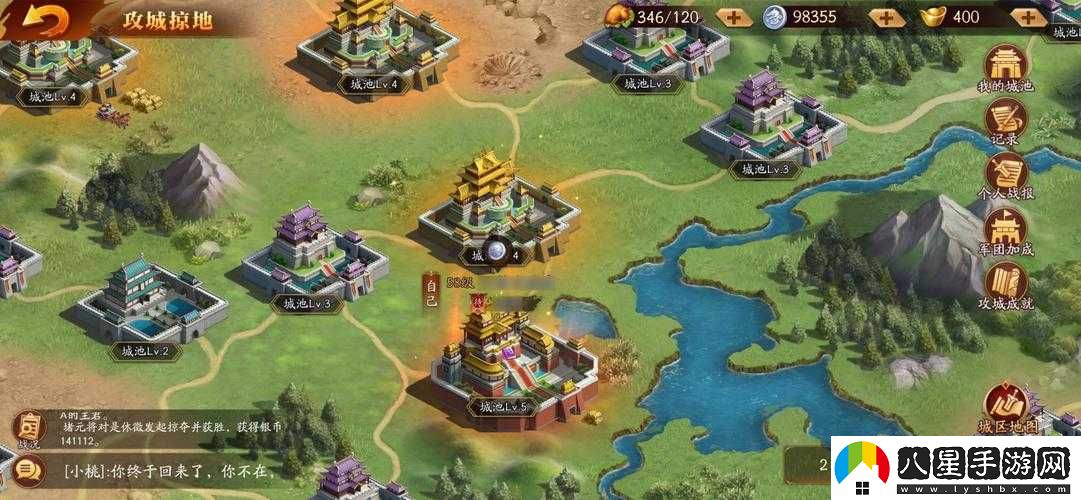Image resolution: width=1081 pixels, height=500 pixels.
Task: Buy gold ingots via the plus button
Action: point(1027,17)
